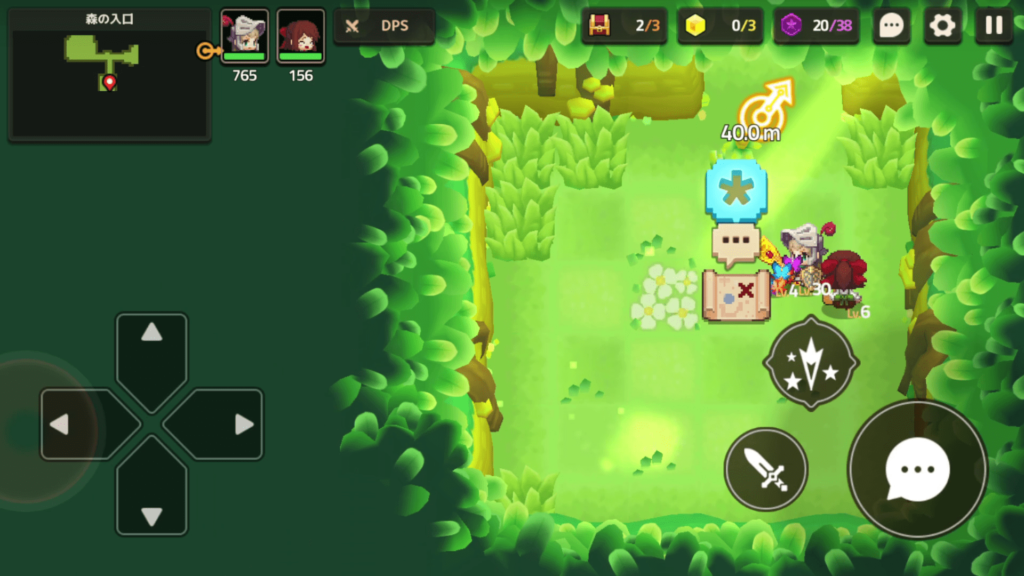Select the red-haired hero portrait
Image resolution: width=1024 pixels, height=576 pixels.
[300, 37]
